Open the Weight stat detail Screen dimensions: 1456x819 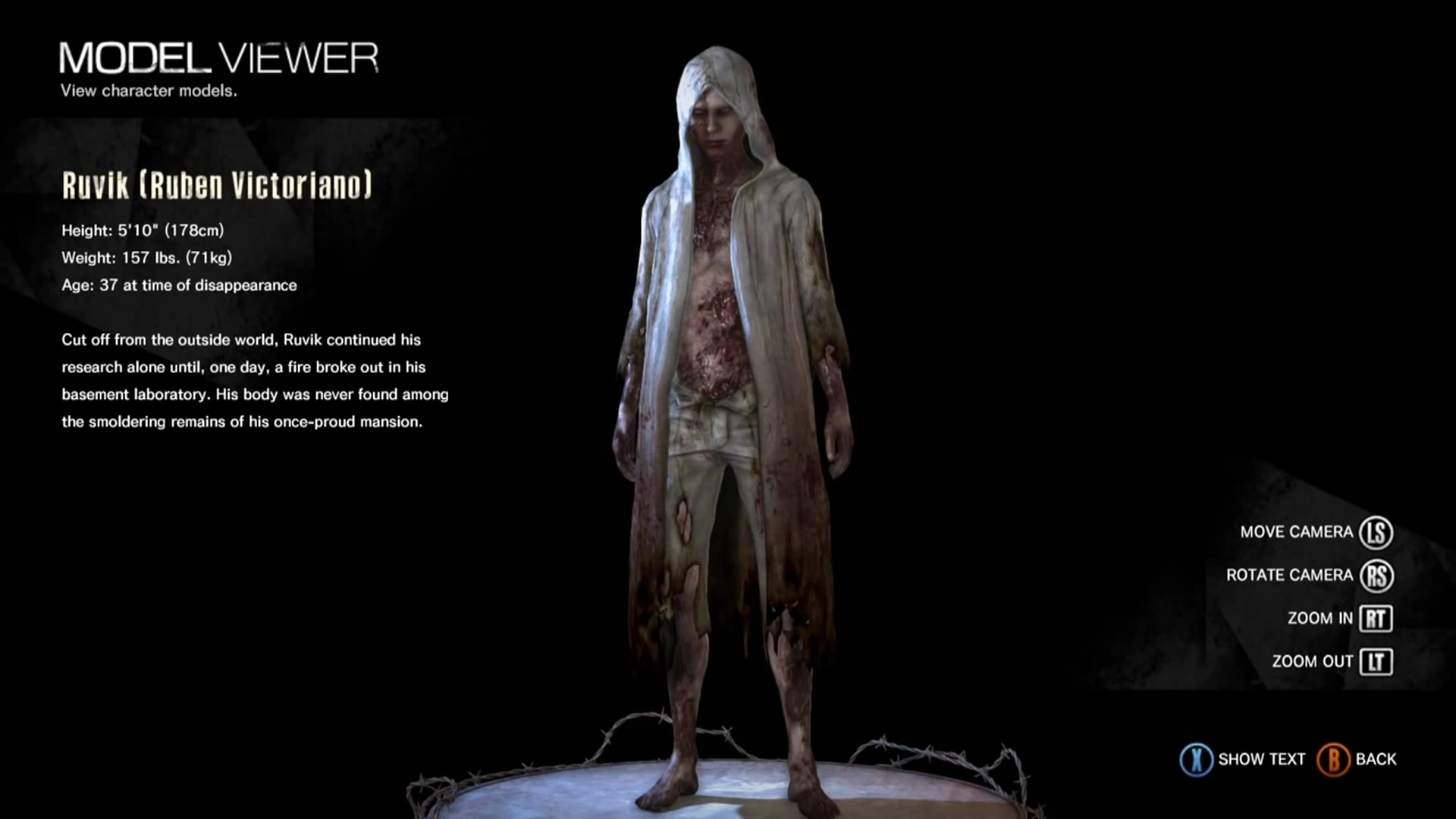pos(146,257)
